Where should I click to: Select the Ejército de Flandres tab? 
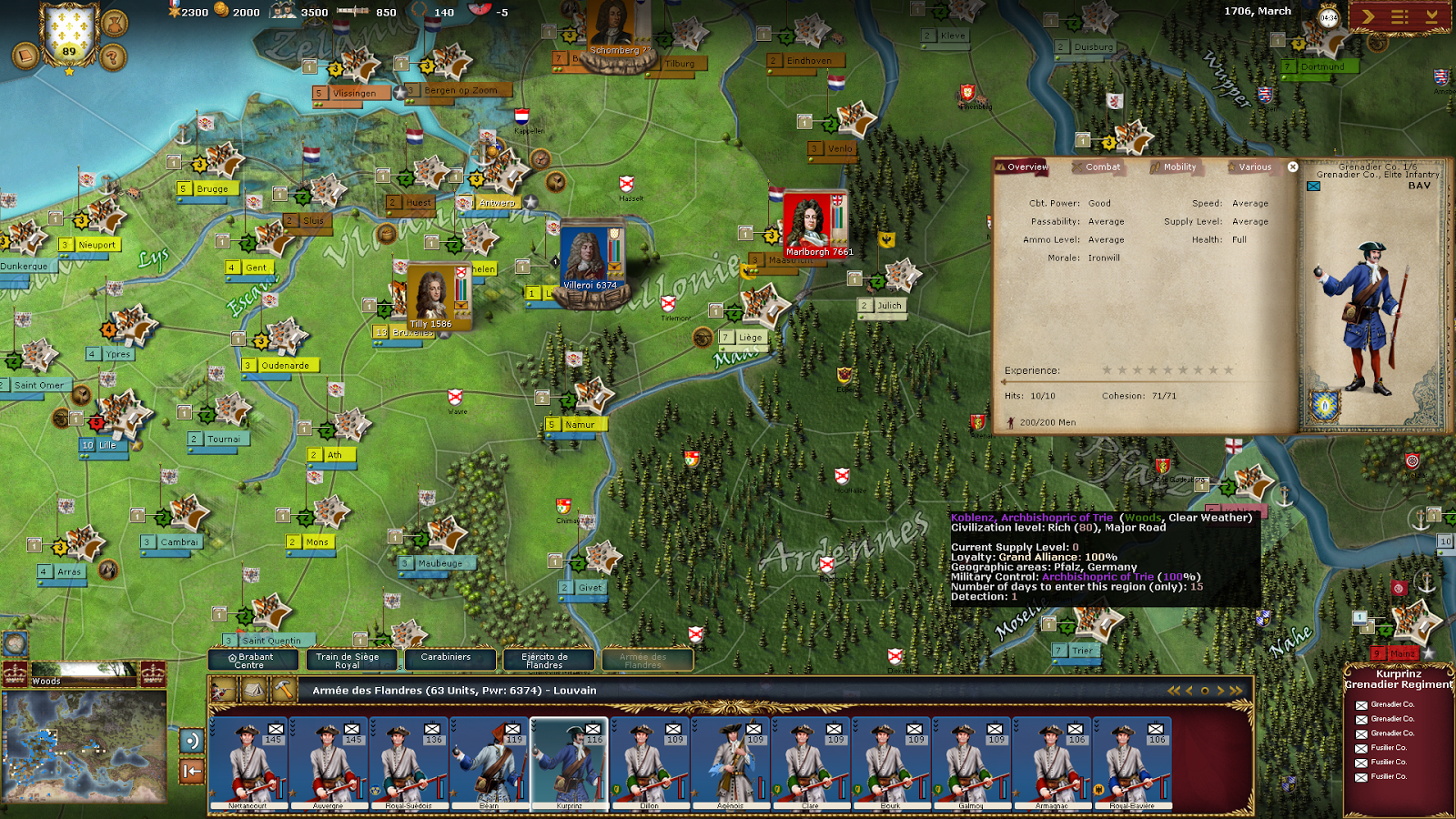[544, 661]
